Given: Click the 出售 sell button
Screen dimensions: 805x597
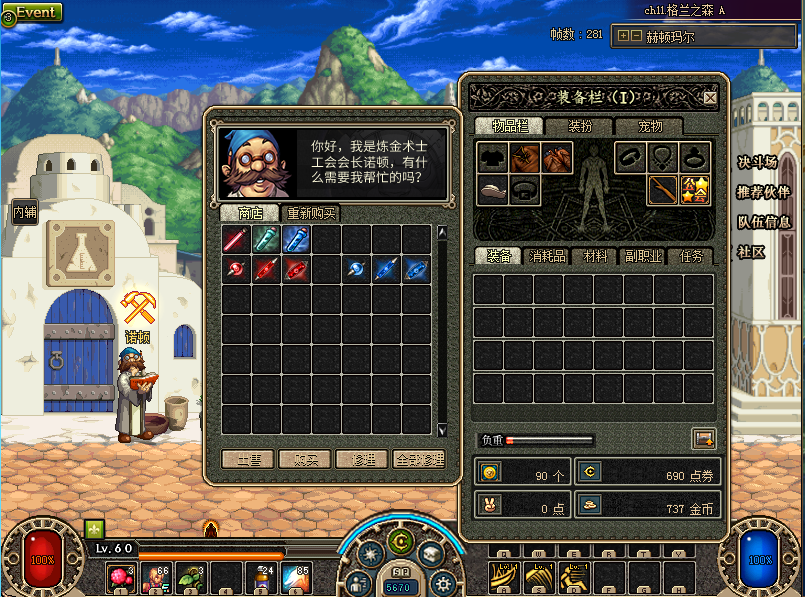Looking at the screenshot, I should [x=248, y=459].
